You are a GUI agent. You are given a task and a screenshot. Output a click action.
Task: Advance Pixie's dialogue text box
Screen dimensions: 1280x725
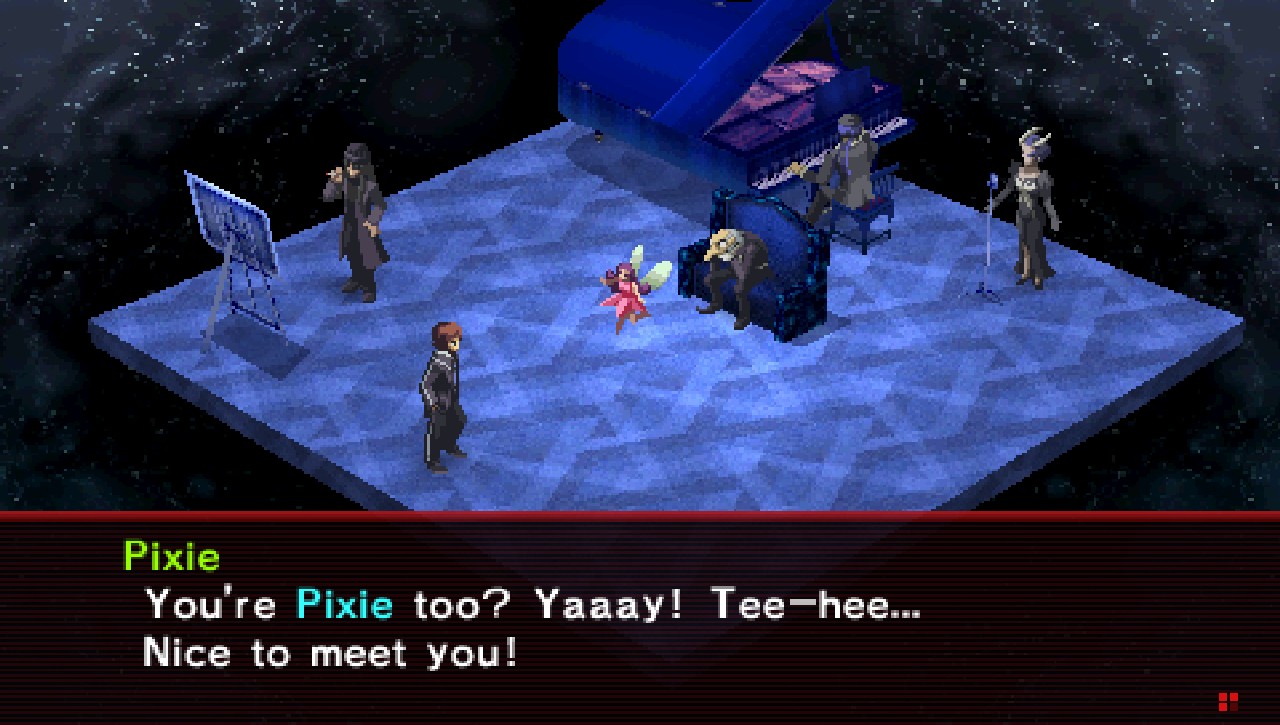pyautogui.click(x=640, y=620)
